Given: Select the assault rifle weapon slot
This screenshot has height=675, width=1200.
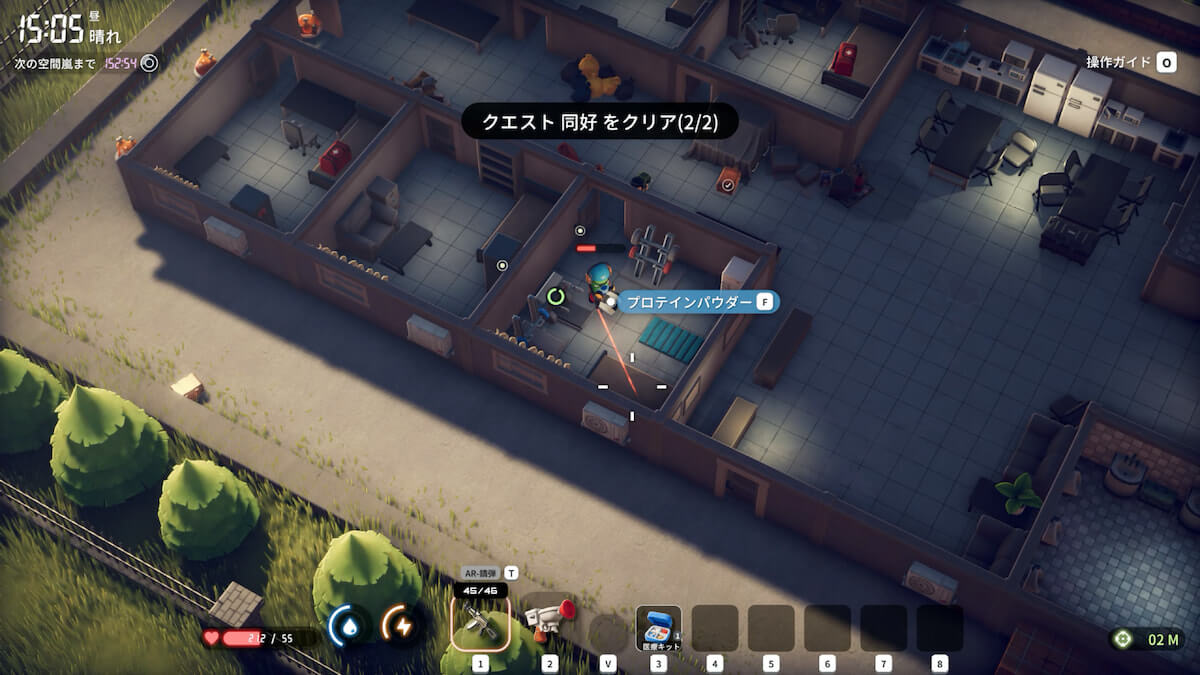Looking at the screenshot, I should coord(480,622).
